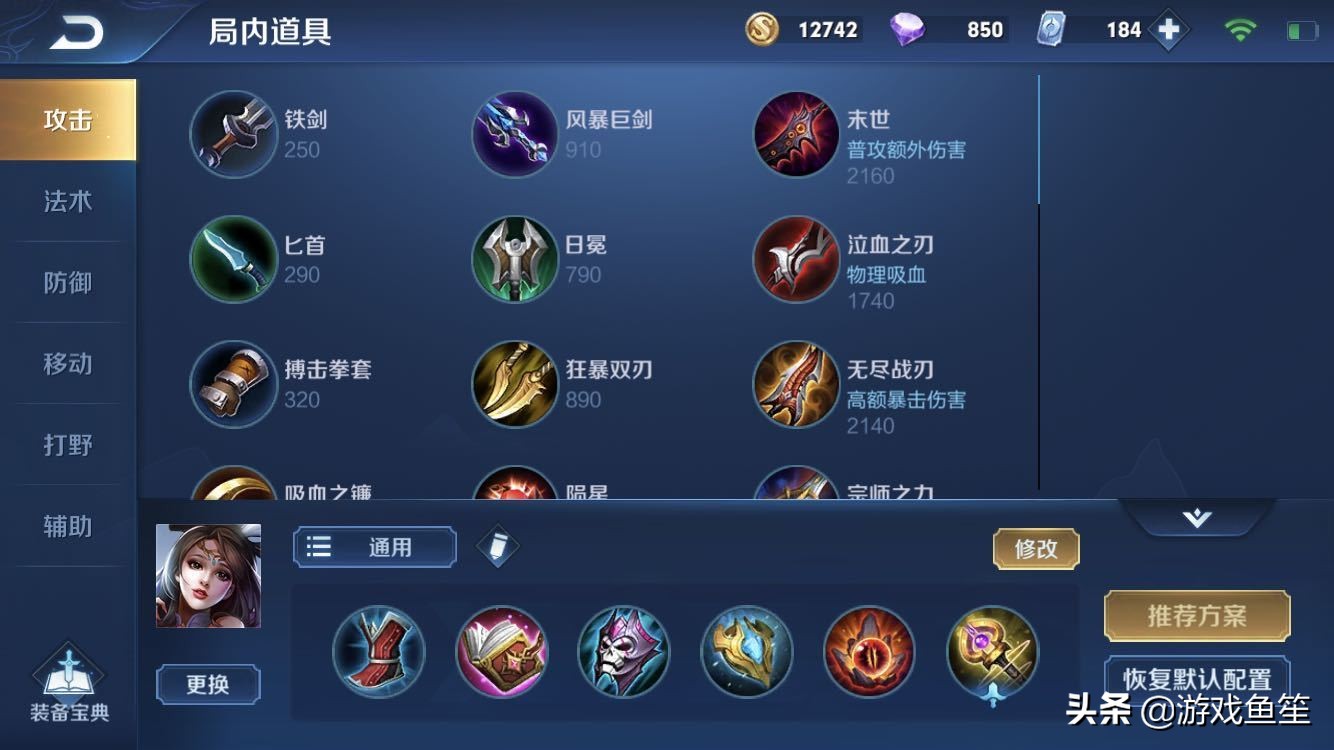Tap the plus to buy more tickets
The height and width of the screenshot is (750, 1334).
coord(1165,30)
